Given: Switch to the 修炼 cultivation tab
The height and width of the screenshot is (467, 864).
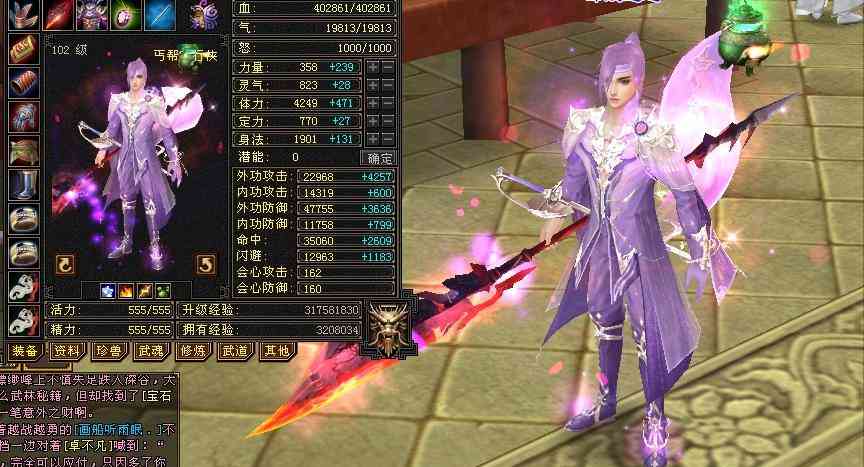Looking at the screenshot, I should click(x=191, y=351).
